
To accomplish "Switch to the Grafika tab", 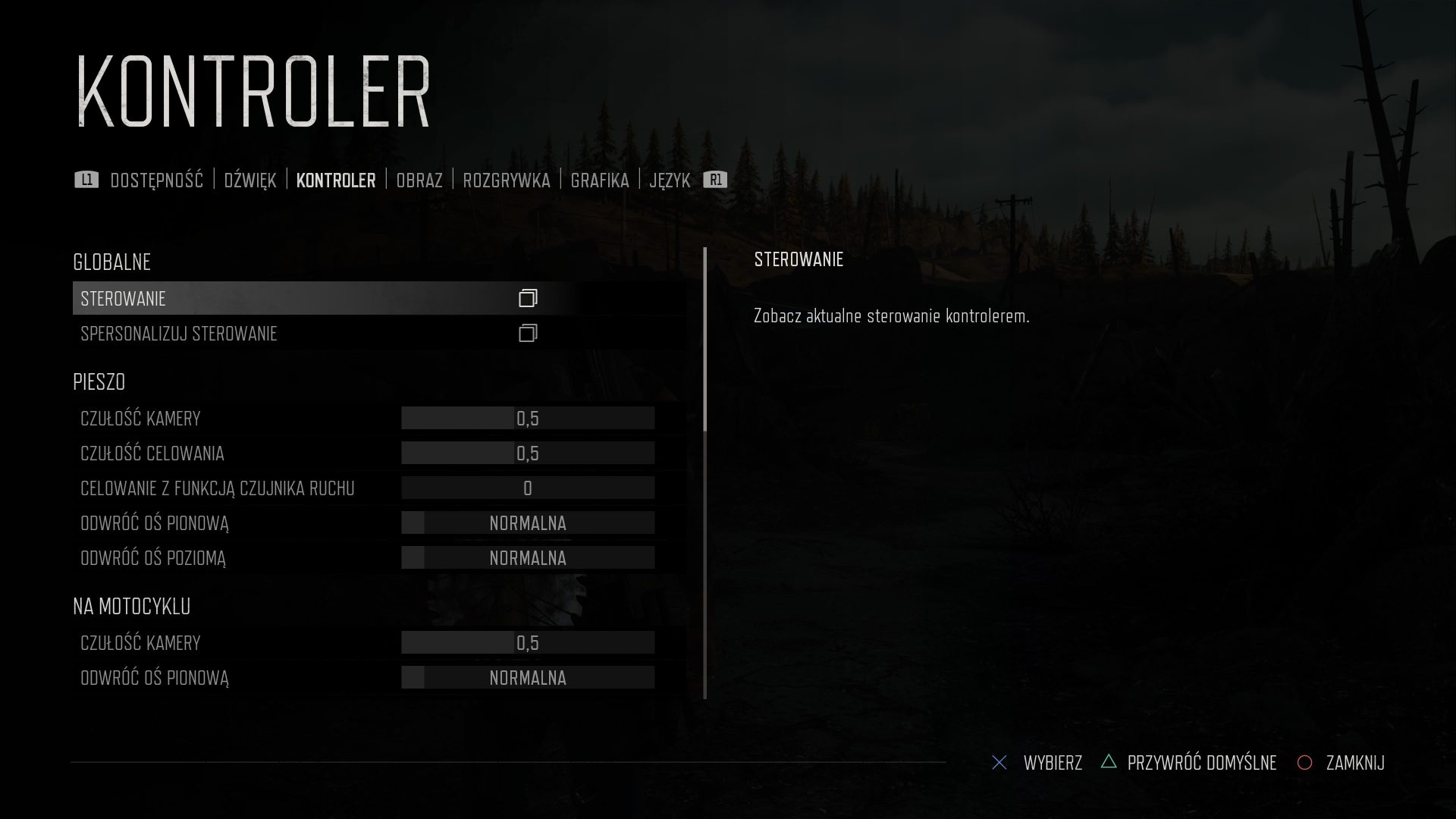I will pyautogui.click(x=599, y=180).
